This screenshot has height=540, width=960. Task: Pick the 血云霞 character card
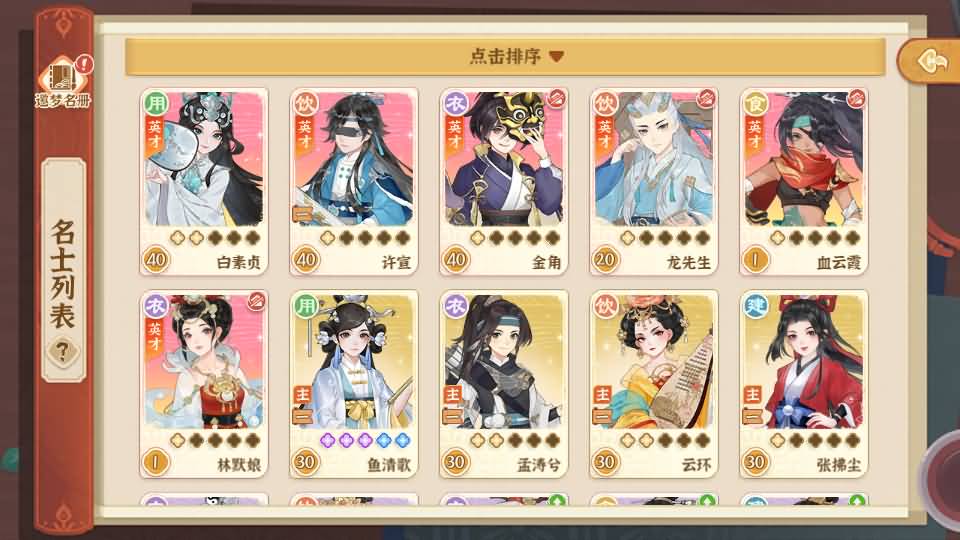click(804, 180)
